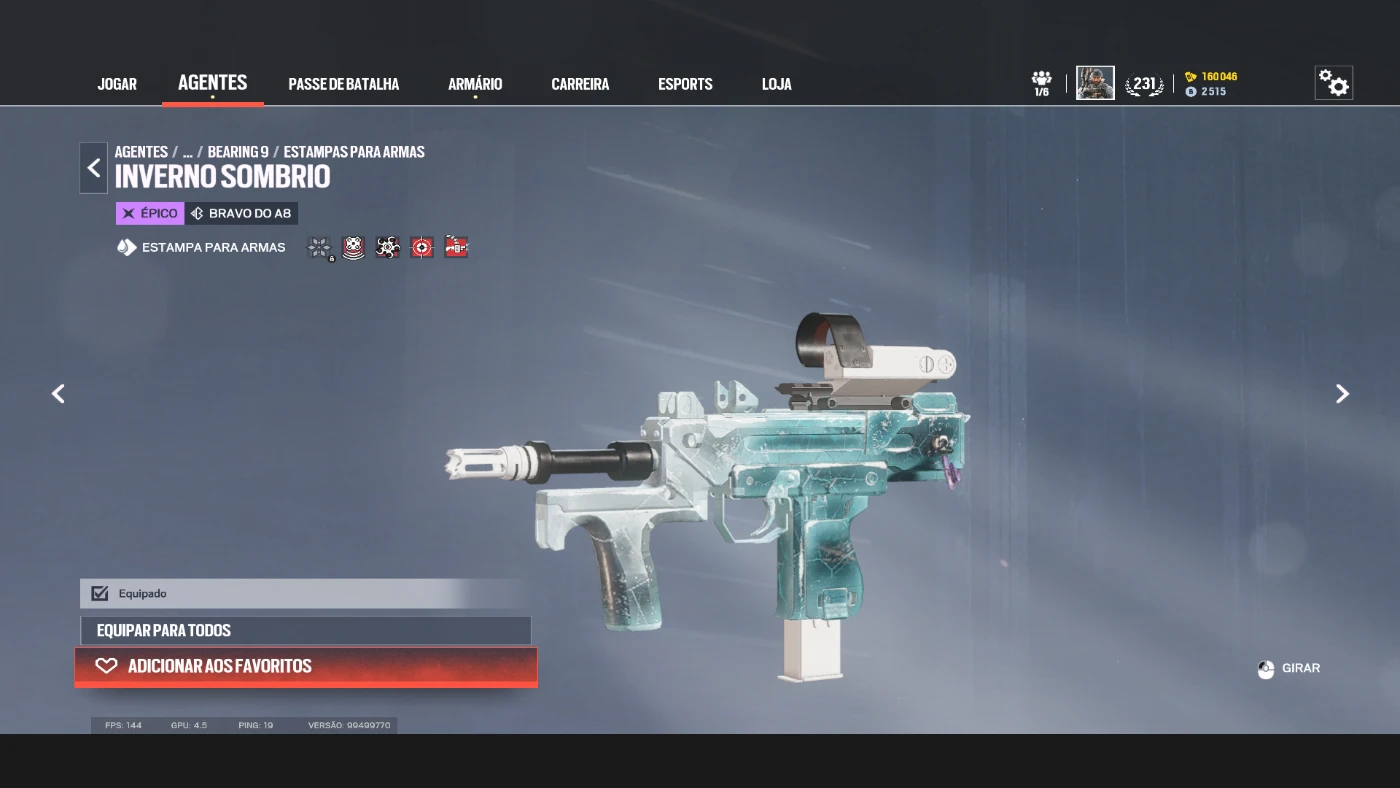Open the PASSE DE BATALHA tab

coord(343,84)
